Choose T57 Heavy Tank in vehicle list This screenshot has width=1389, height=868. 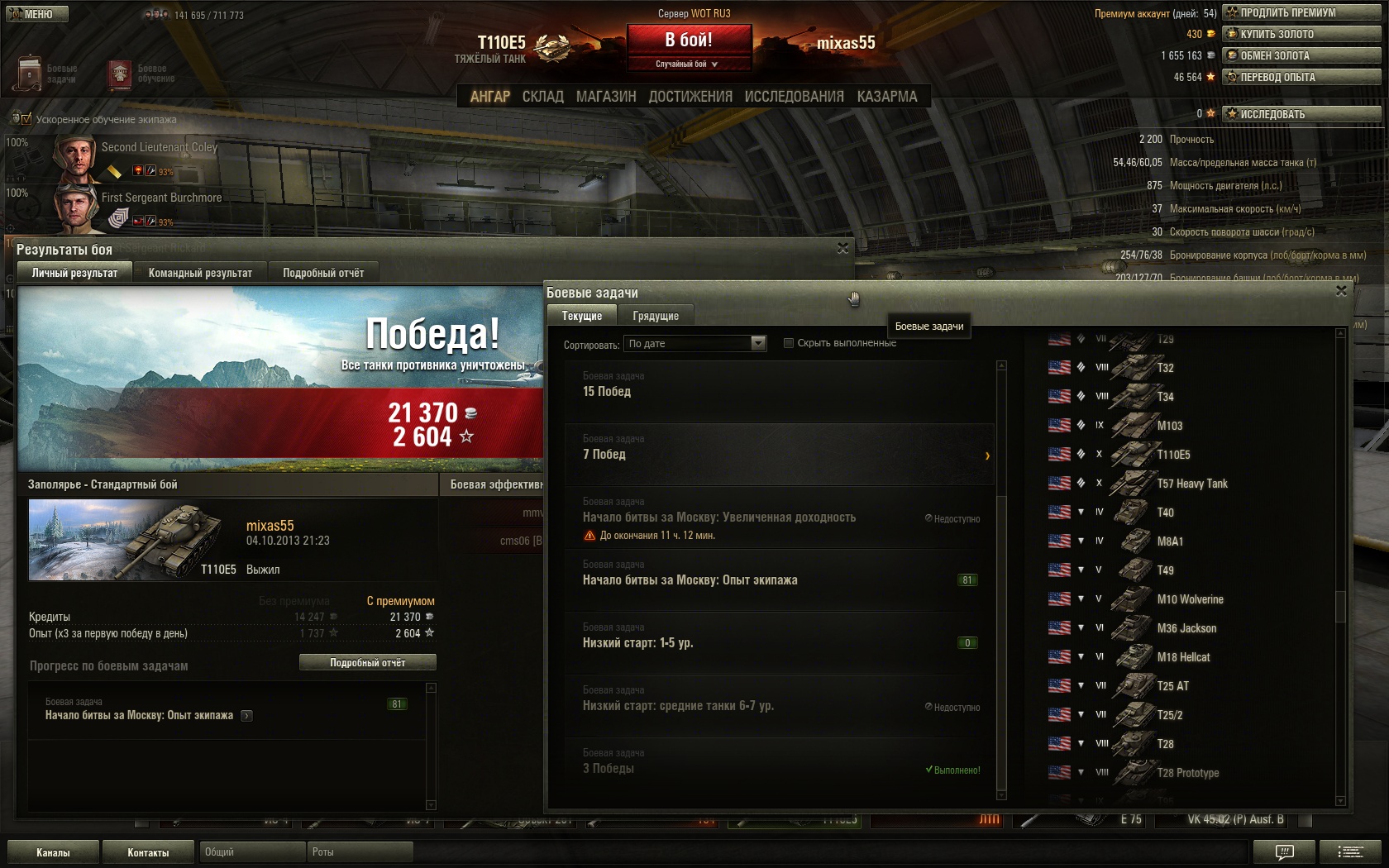[x=1191, y=484]
